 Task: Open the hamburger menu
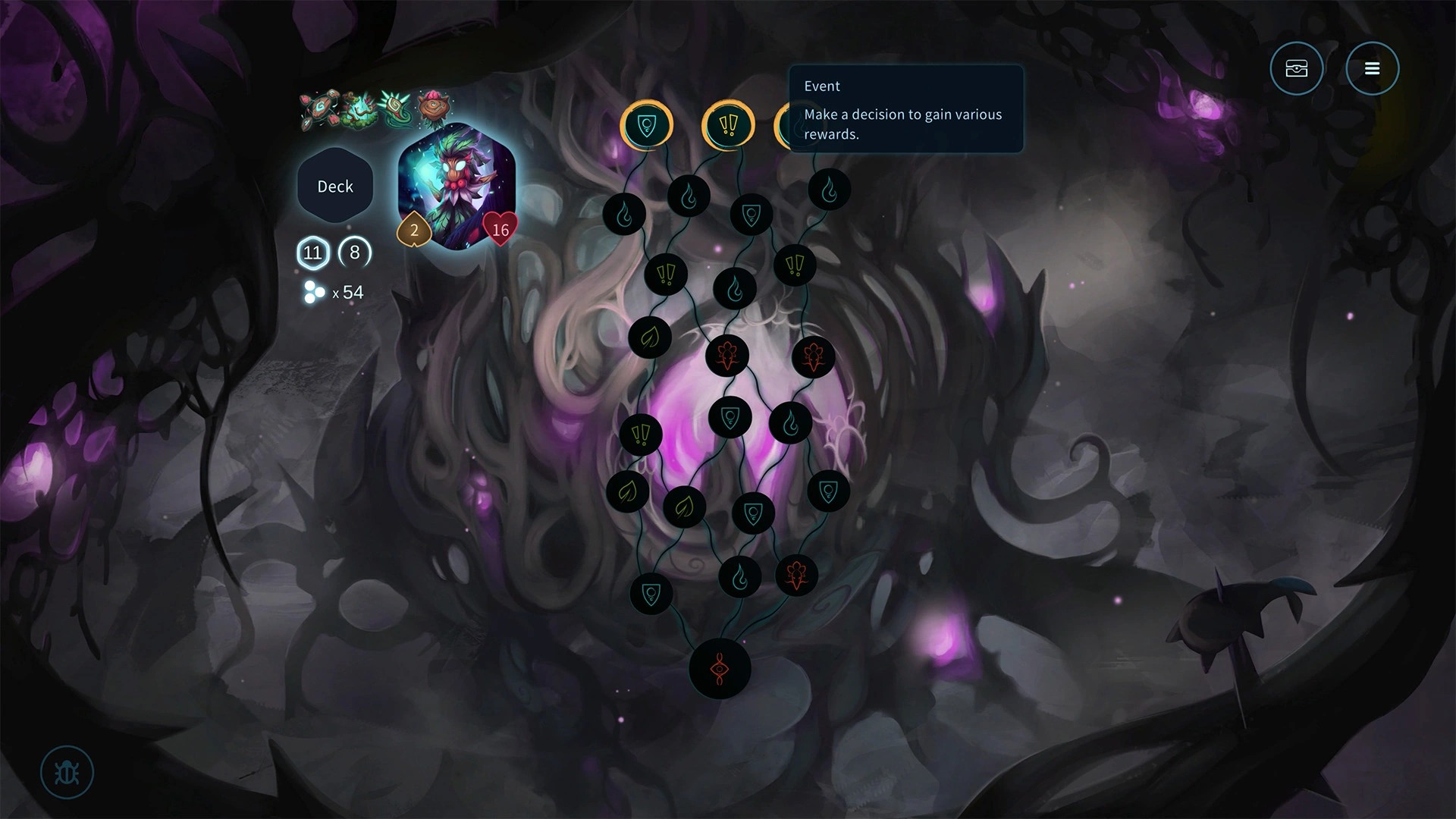(x=1372, y=69)
